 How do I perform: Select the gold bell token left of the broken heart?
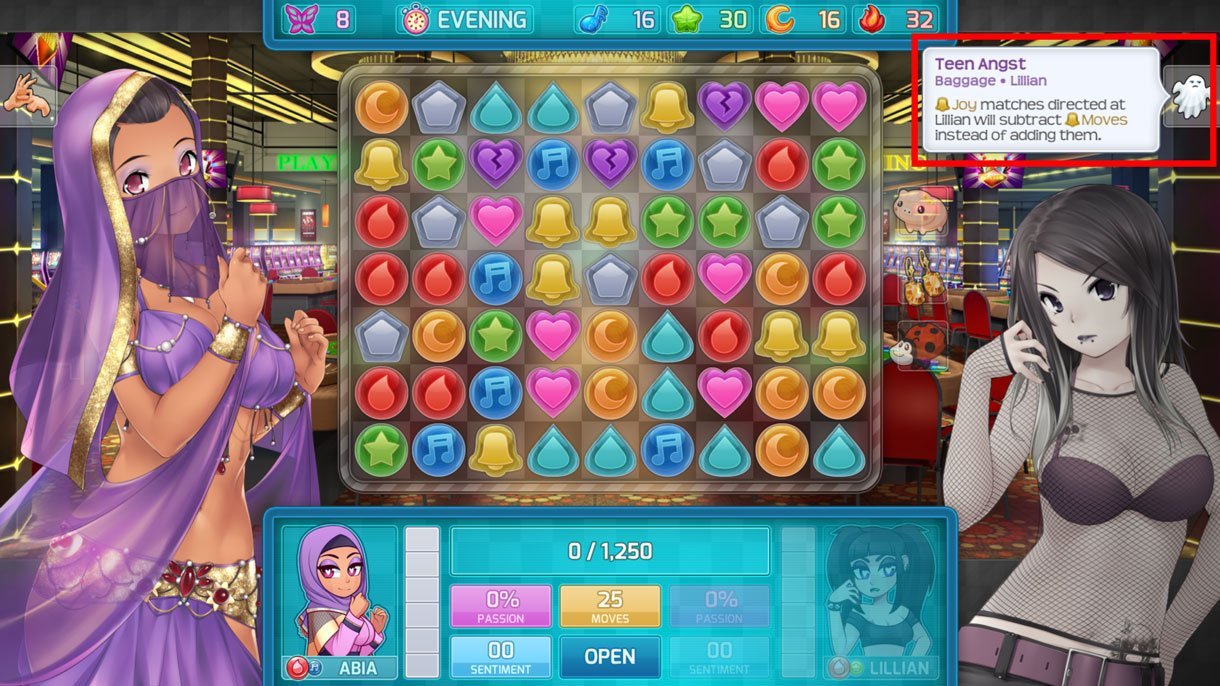[x=668, y=104]
